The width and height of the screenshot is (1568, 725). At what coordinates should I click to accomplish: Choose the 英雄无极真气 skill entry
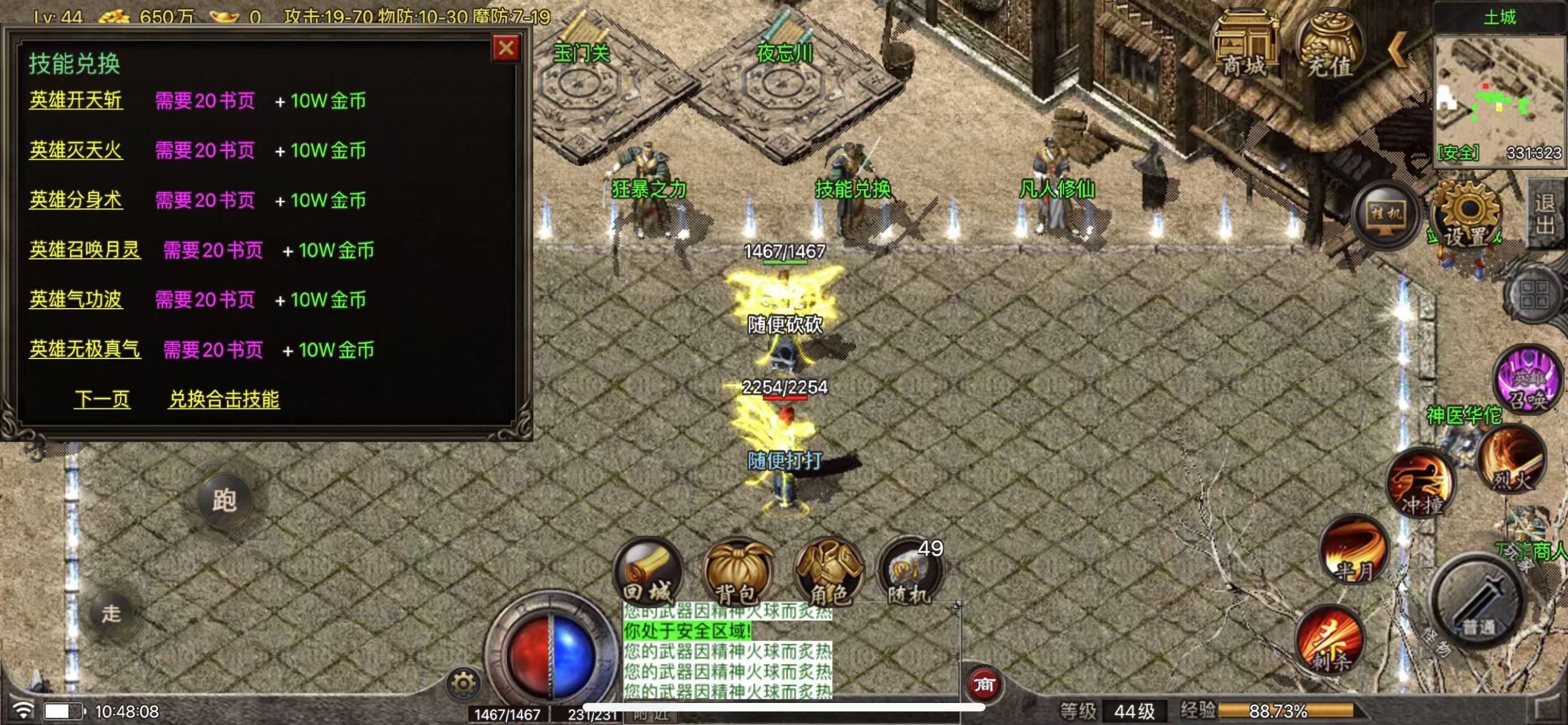pos(84,349)
